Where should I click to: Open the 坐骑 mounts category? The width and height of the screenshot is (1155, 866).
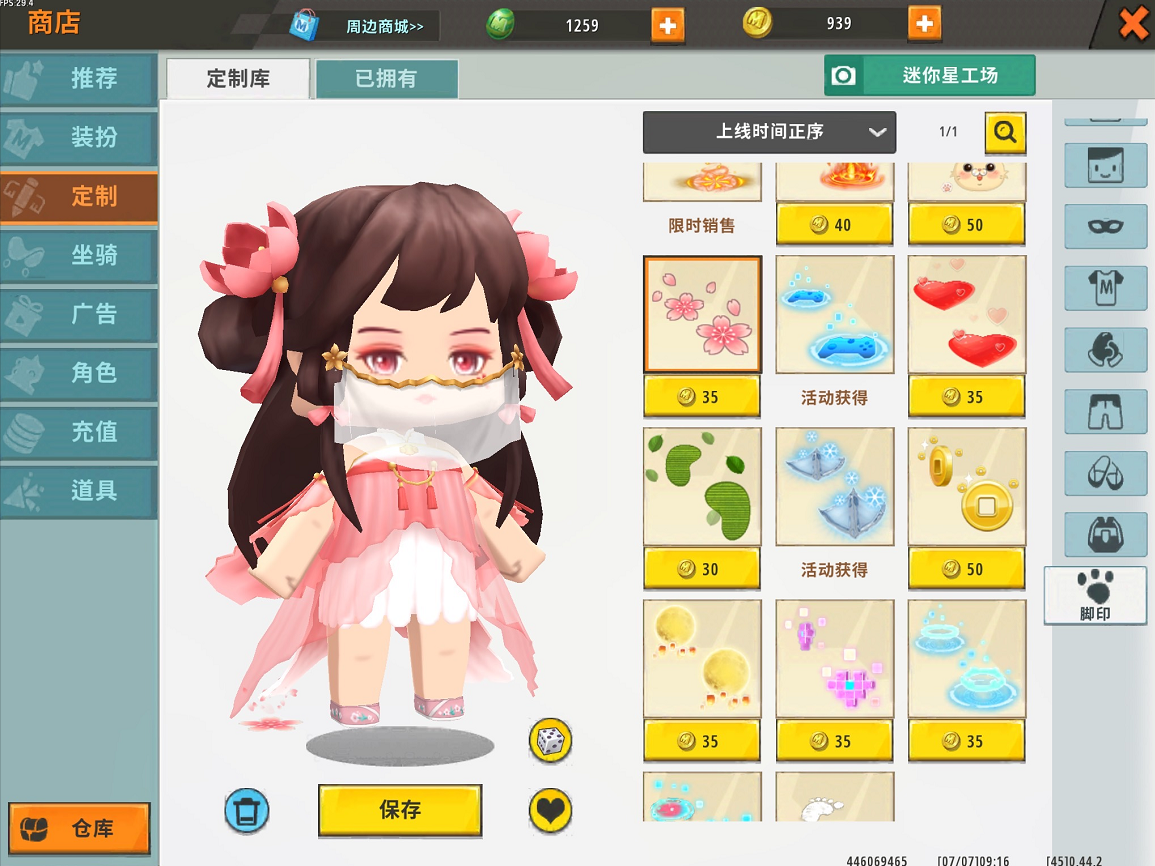coord(79,256)
